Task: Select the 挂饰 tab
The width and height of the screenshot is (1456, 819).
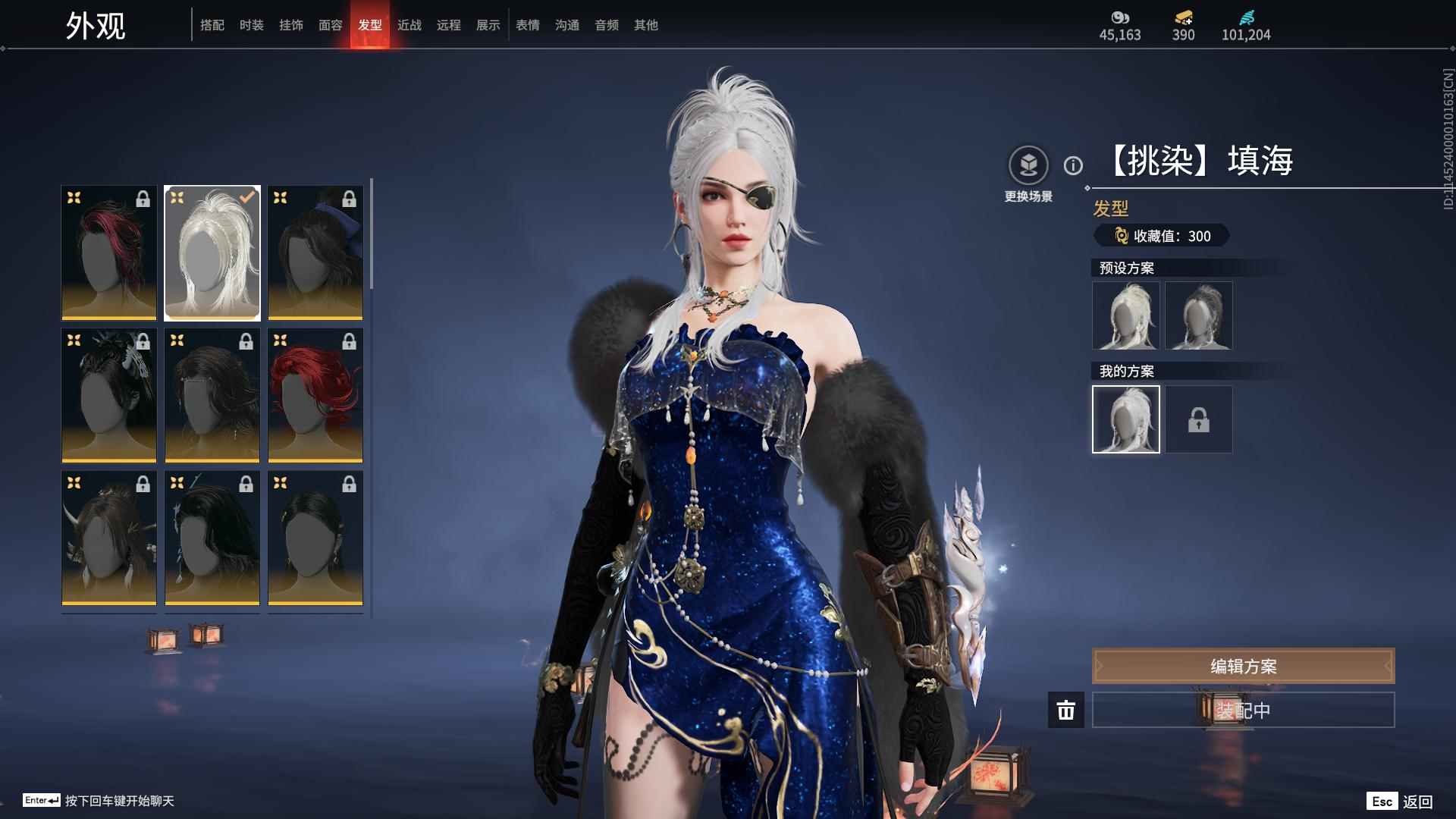Action: [x=290, y=25]
